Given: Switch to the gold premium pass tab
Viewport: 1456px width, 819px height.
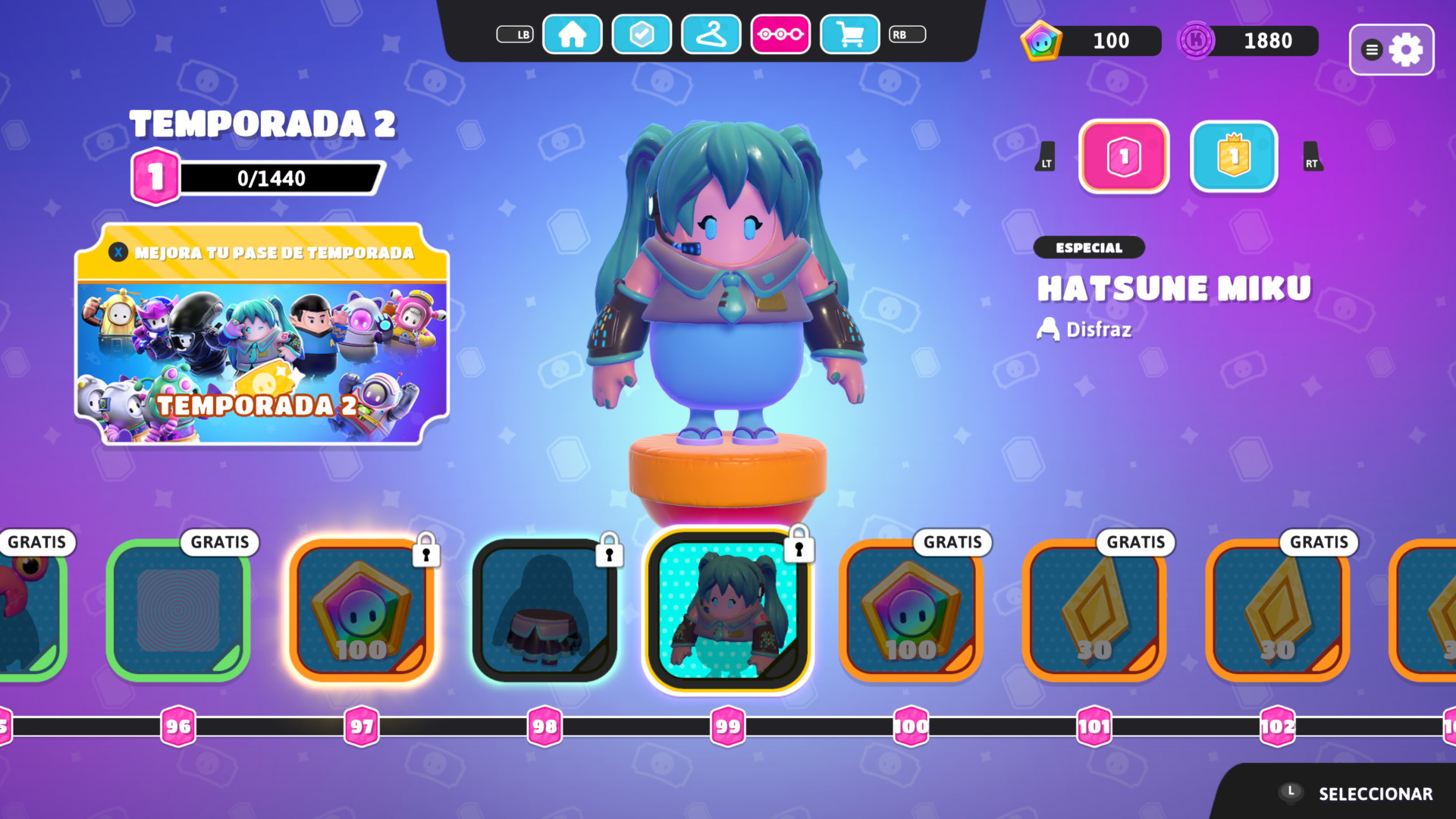Looking at the screenshot, I should click(x=1233, y=157).
